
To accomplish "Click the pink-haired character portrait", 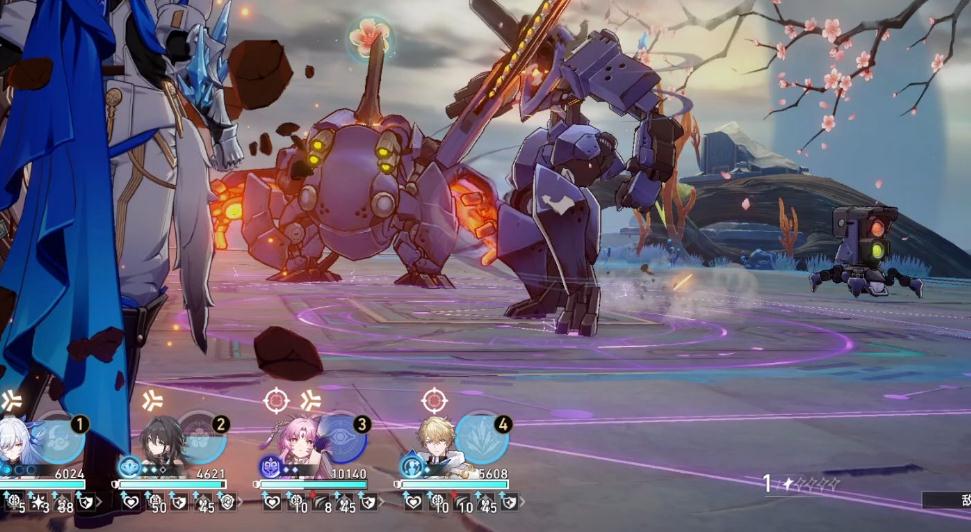I will (300, 446).
